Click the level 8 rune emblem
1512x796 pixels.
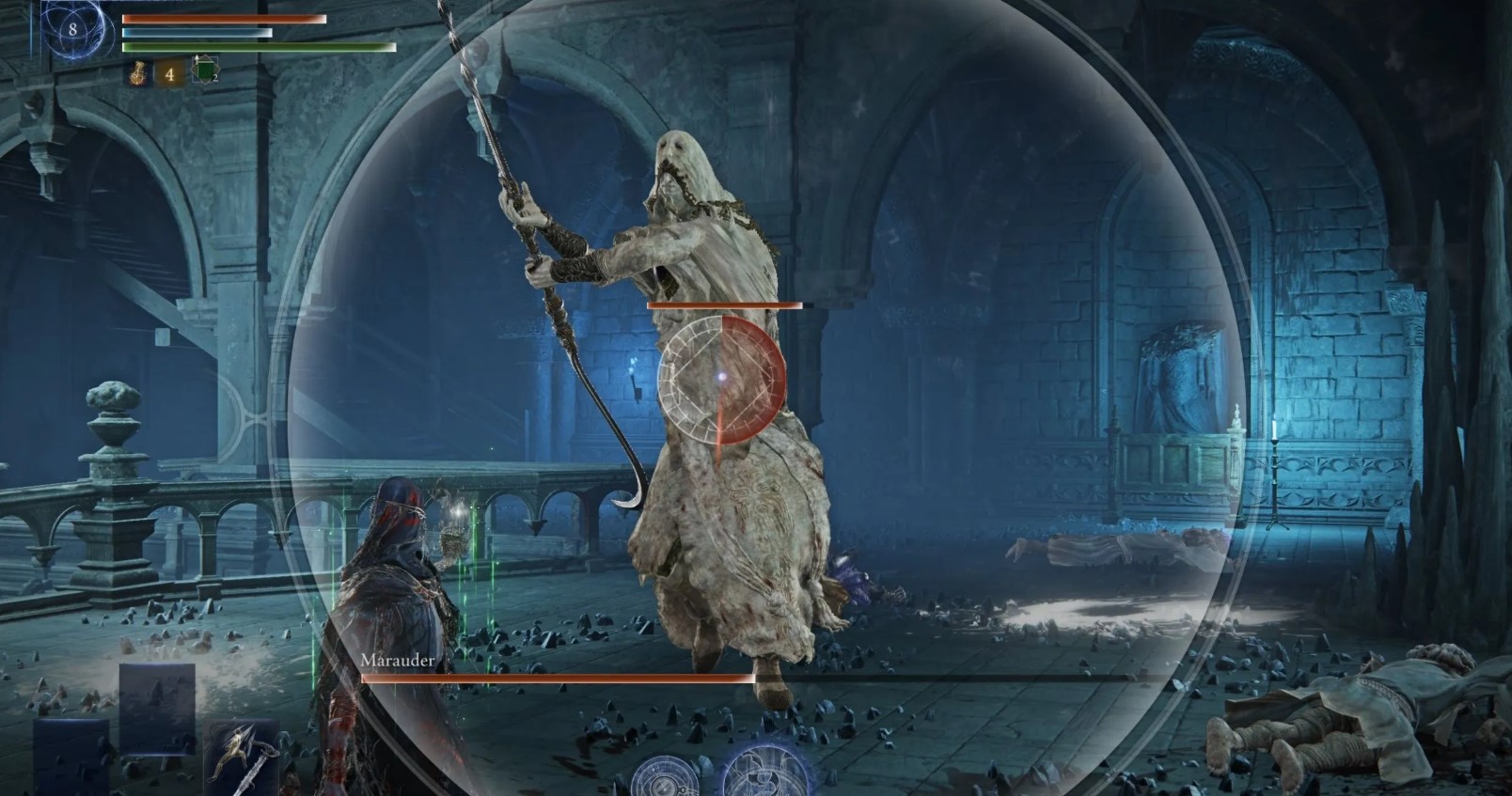click(x=72, y=29)
